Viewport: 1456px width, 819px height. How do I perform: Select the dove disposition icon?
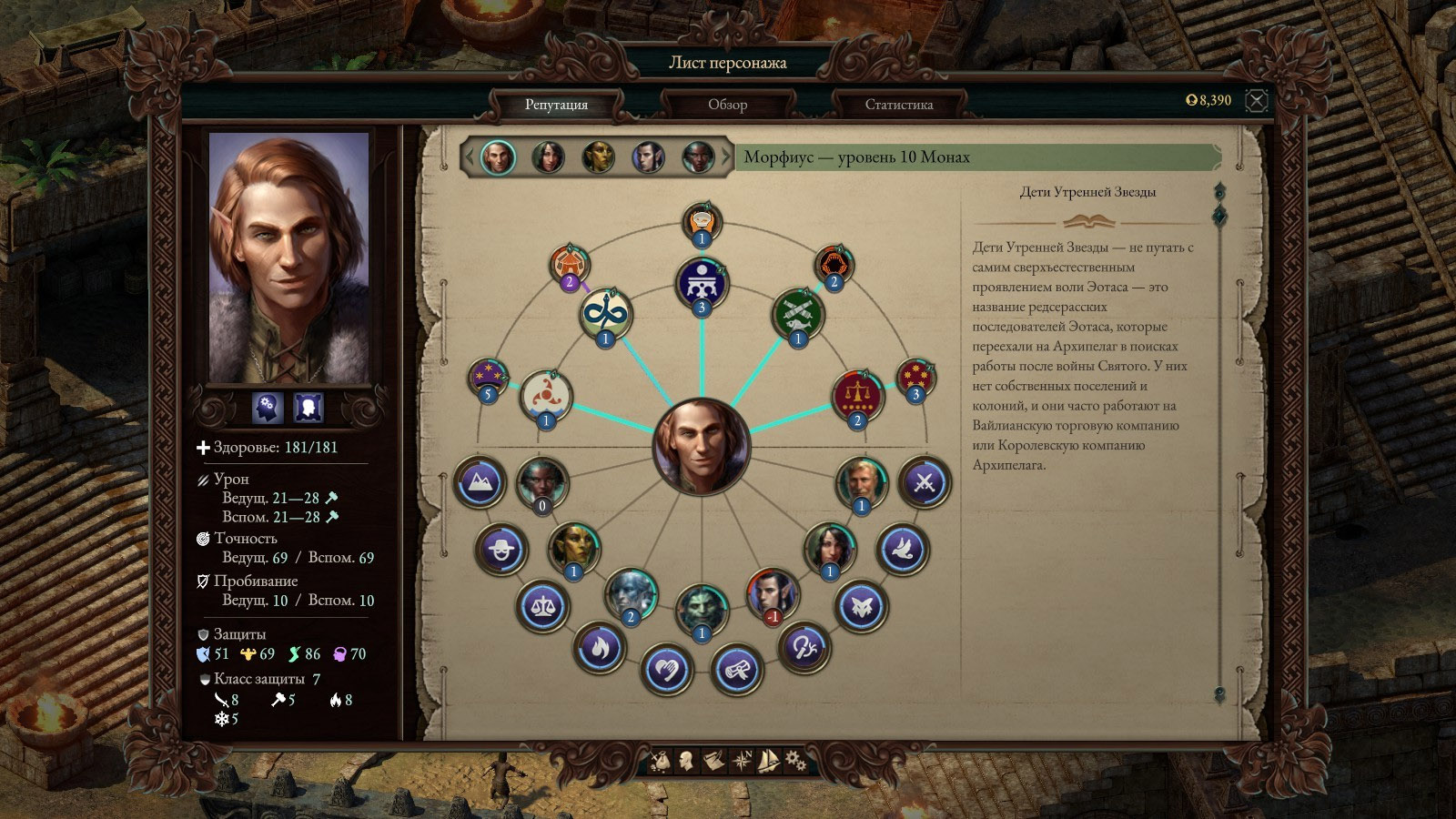click(902, 549)
